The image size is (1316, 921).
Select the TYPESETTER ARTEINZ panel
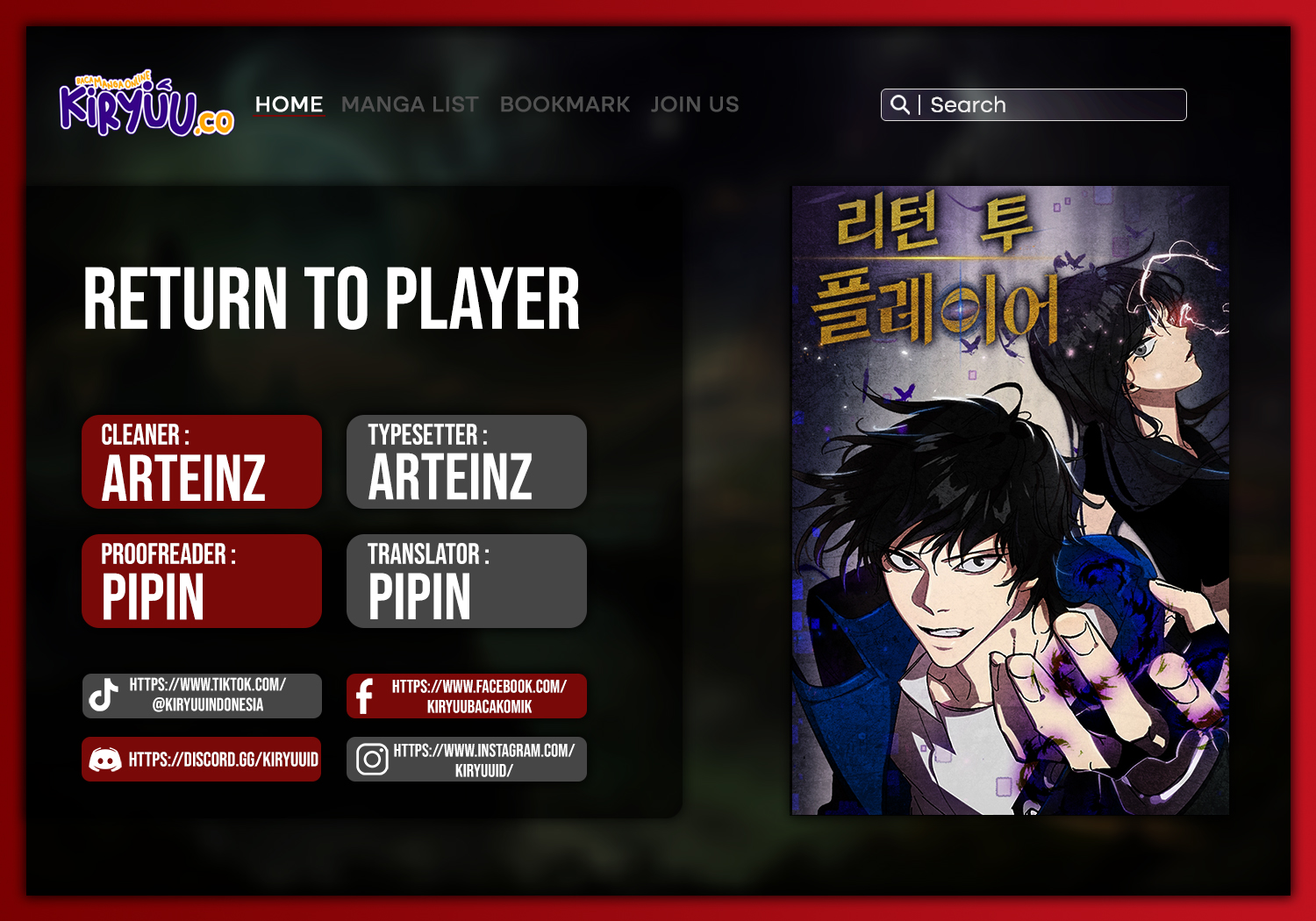point(466,462)
